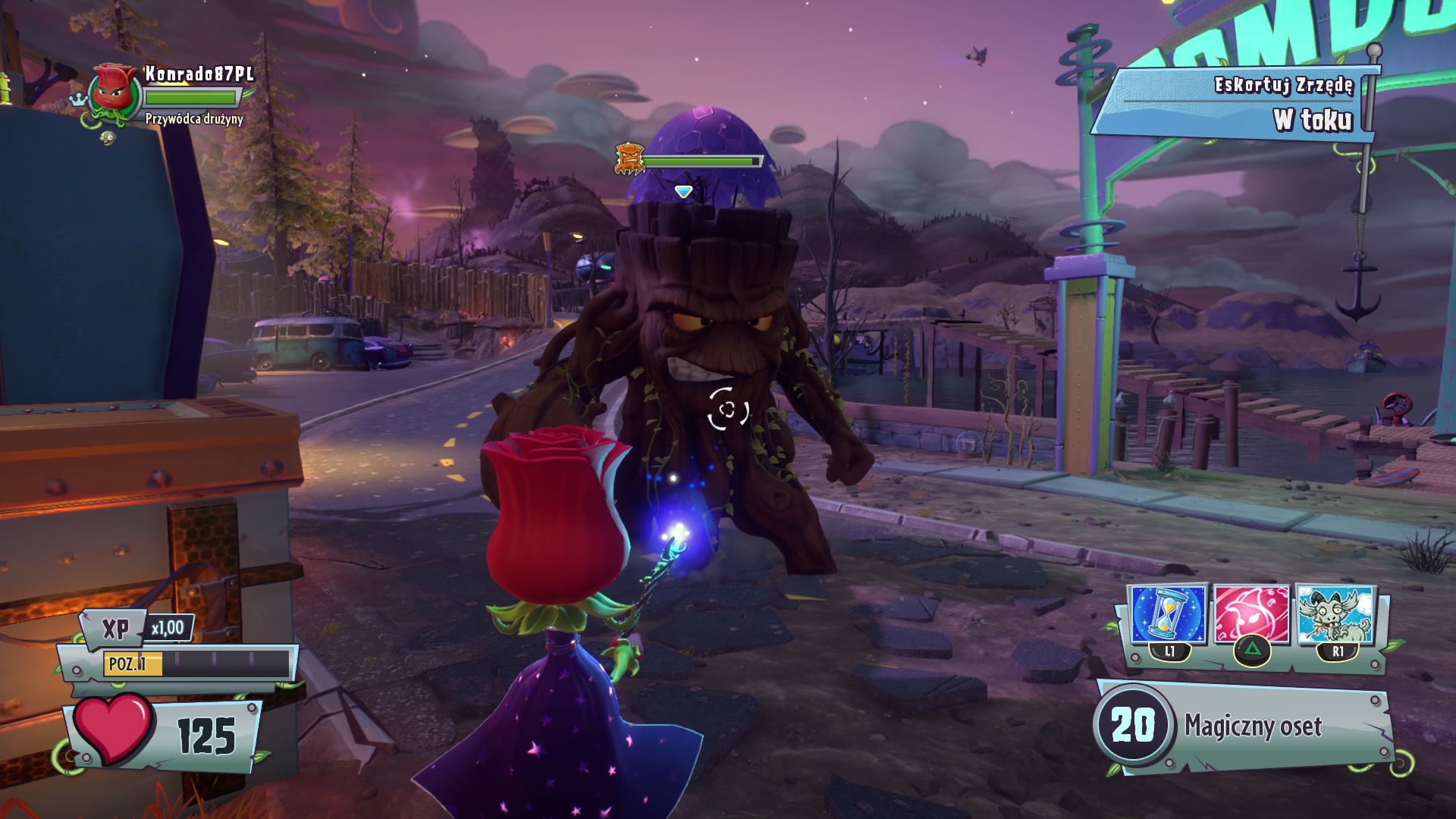Use the pink Arcane Enigma ability

pos(1251,615)
